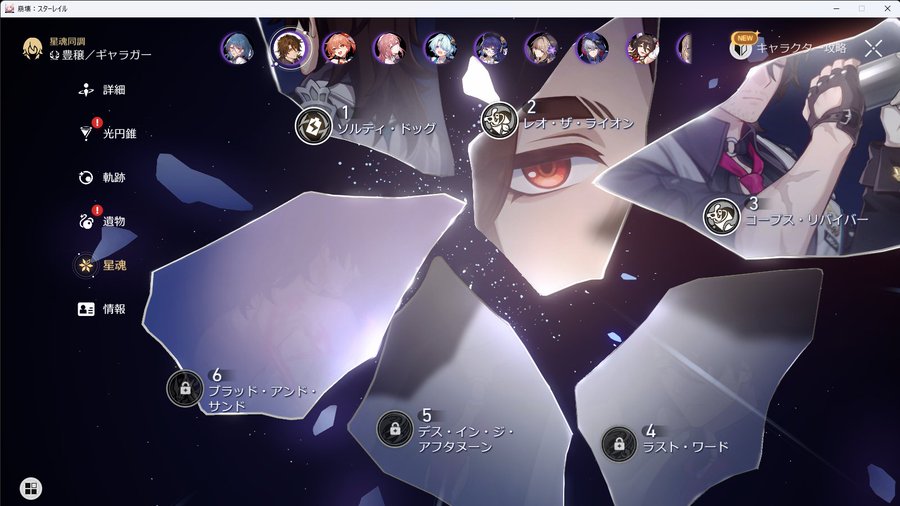This screenshot has height=506, width=900.
Task: Select eidolon 1 ソルティ・ドッグ
Action: point(313,125)
